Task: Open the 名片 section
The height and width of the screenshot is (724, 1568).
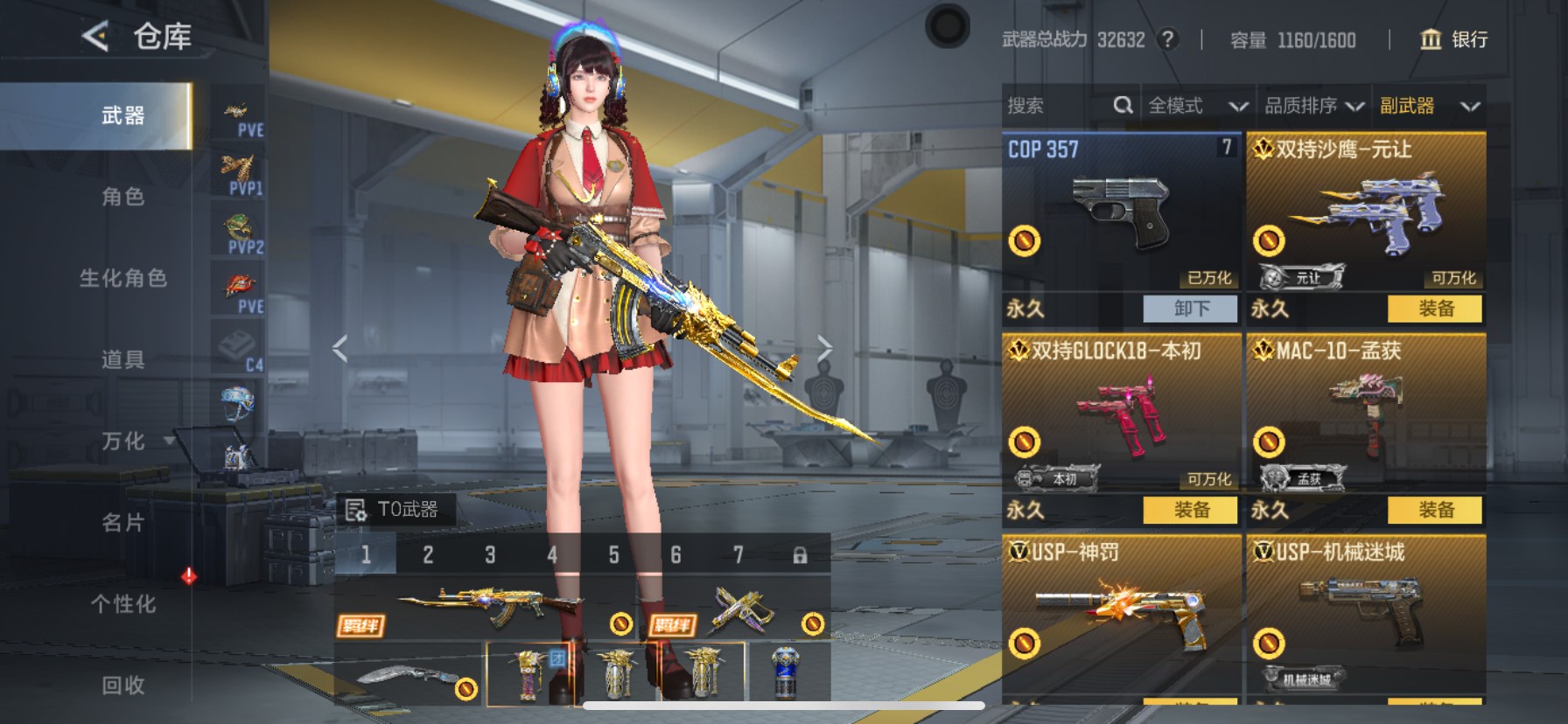Action: click(x=122, y=523)
